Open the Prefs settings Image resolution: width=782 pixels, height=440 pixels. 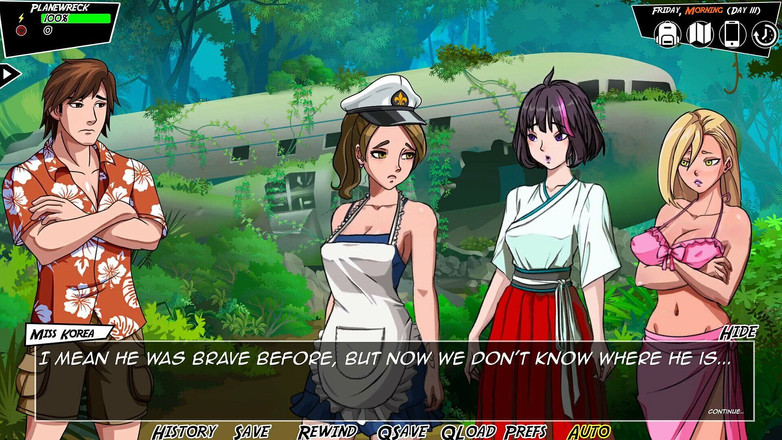pyautogui.click(x=526, y=431)
